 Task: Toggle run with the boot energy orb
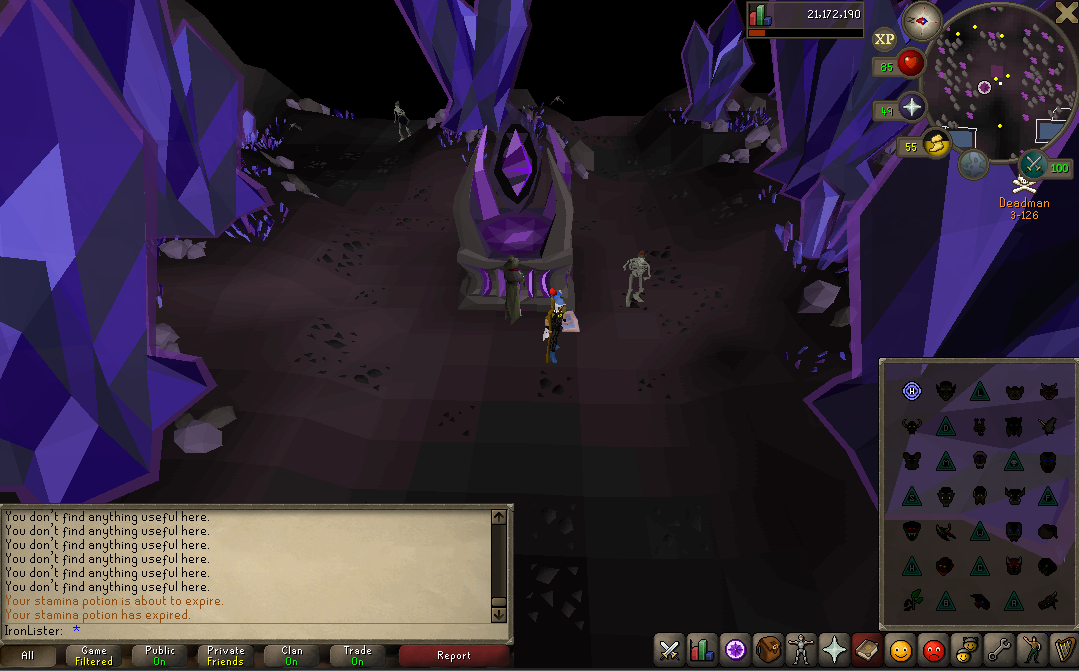(937, 145)
